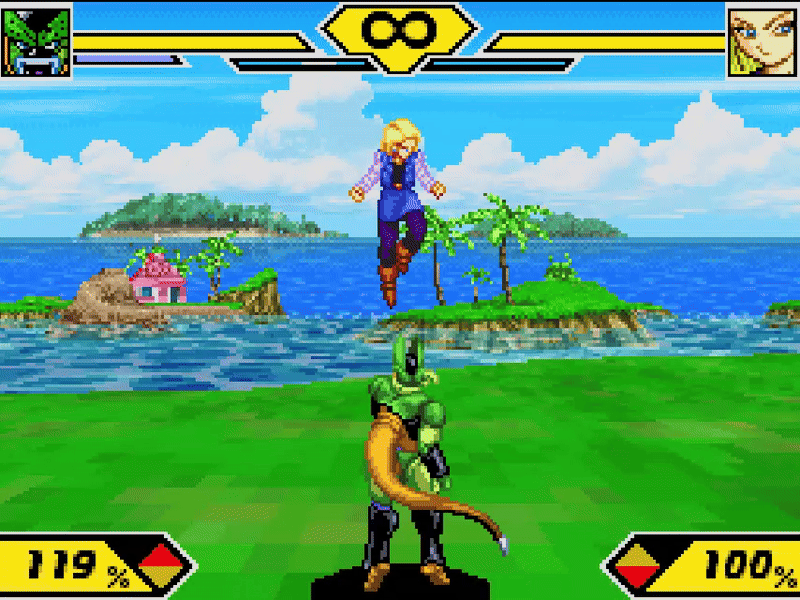Select the Android 18 portrait
Screen dimensions: 800x600
point(763,42)
